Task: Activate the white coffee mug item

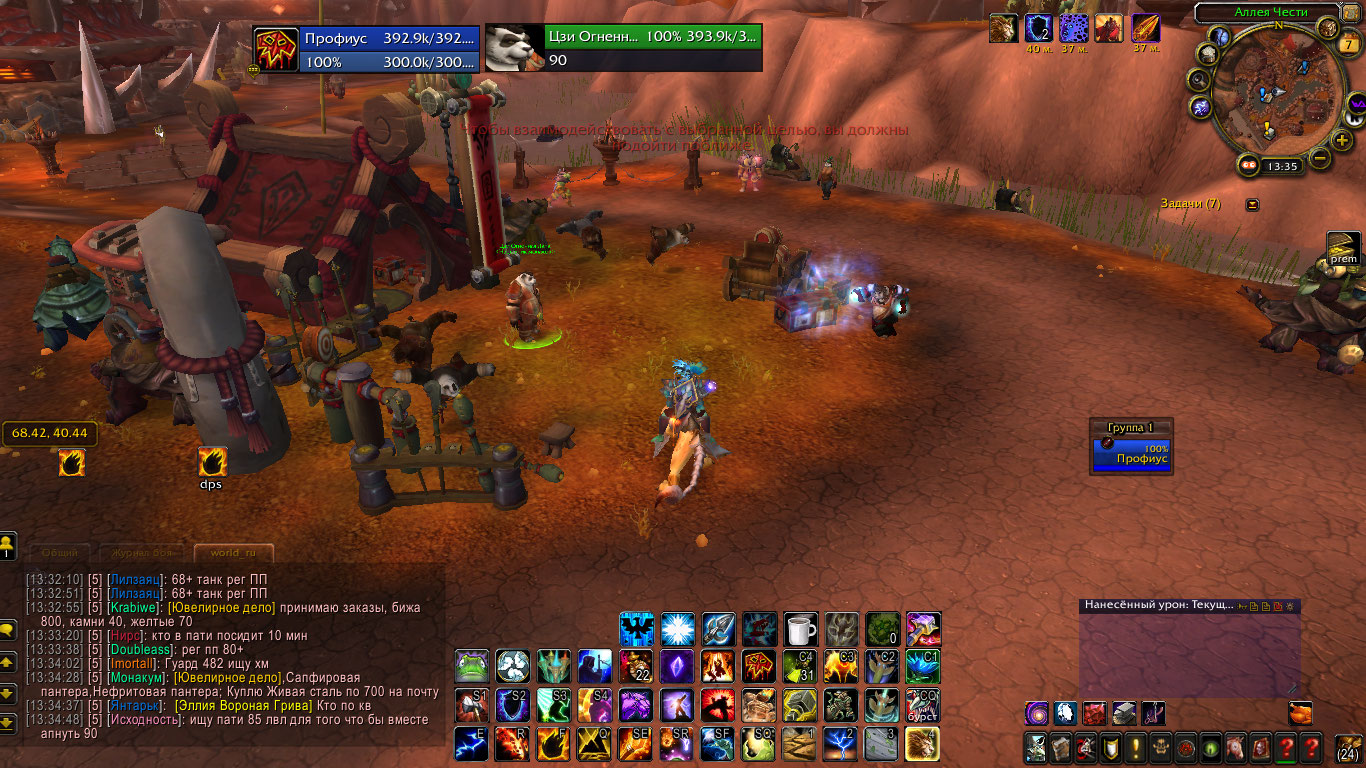Action: point(800,629)
